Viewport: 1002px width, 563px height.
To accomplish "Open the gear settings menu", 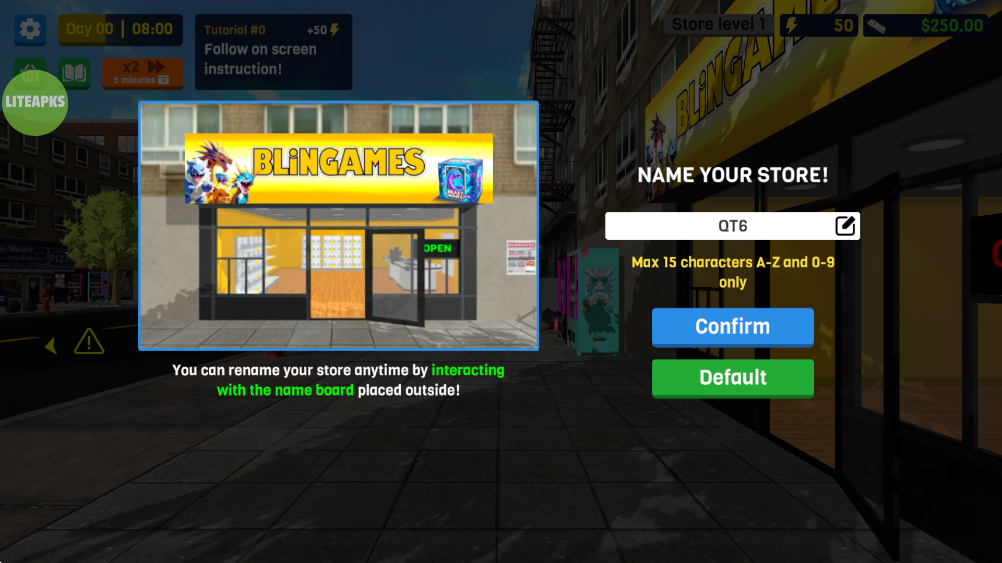I will [30, 29].
